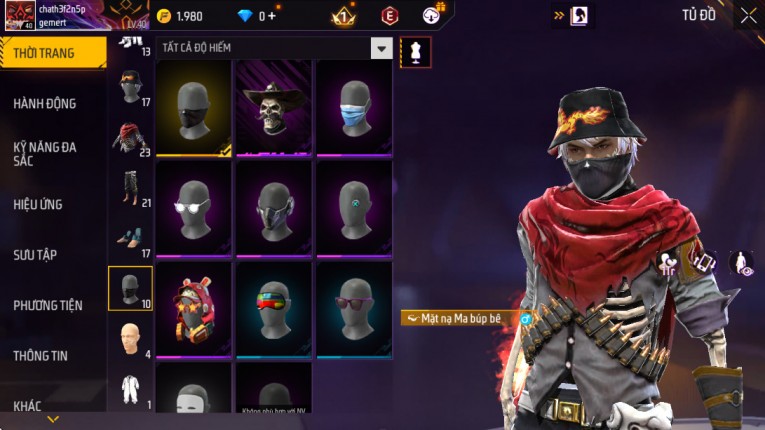
Task: Select the purple sunglasses item
Action: point(354,308)
